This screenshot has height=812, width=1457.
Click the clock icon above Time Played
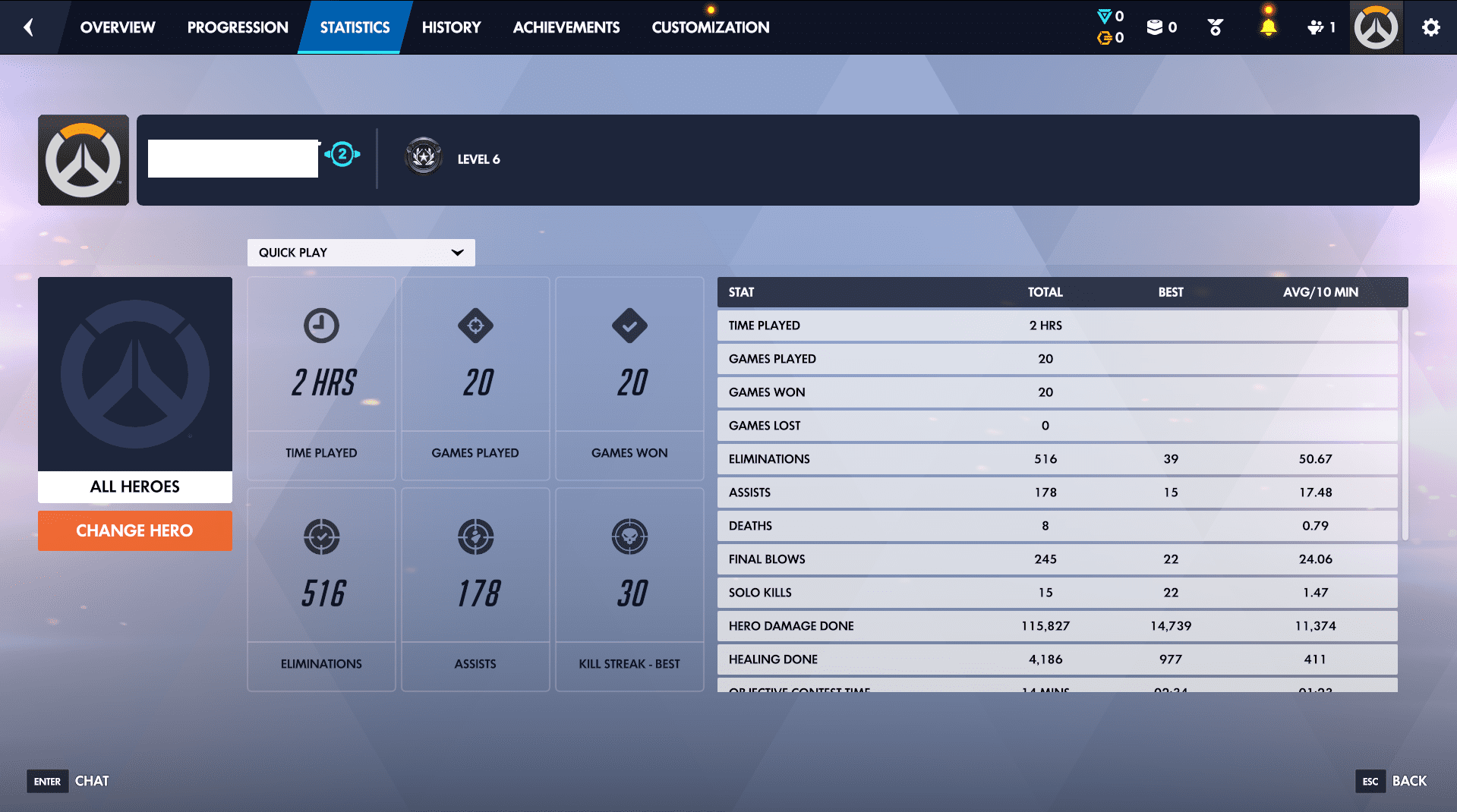pyautogui.click(x=320, y=326)
